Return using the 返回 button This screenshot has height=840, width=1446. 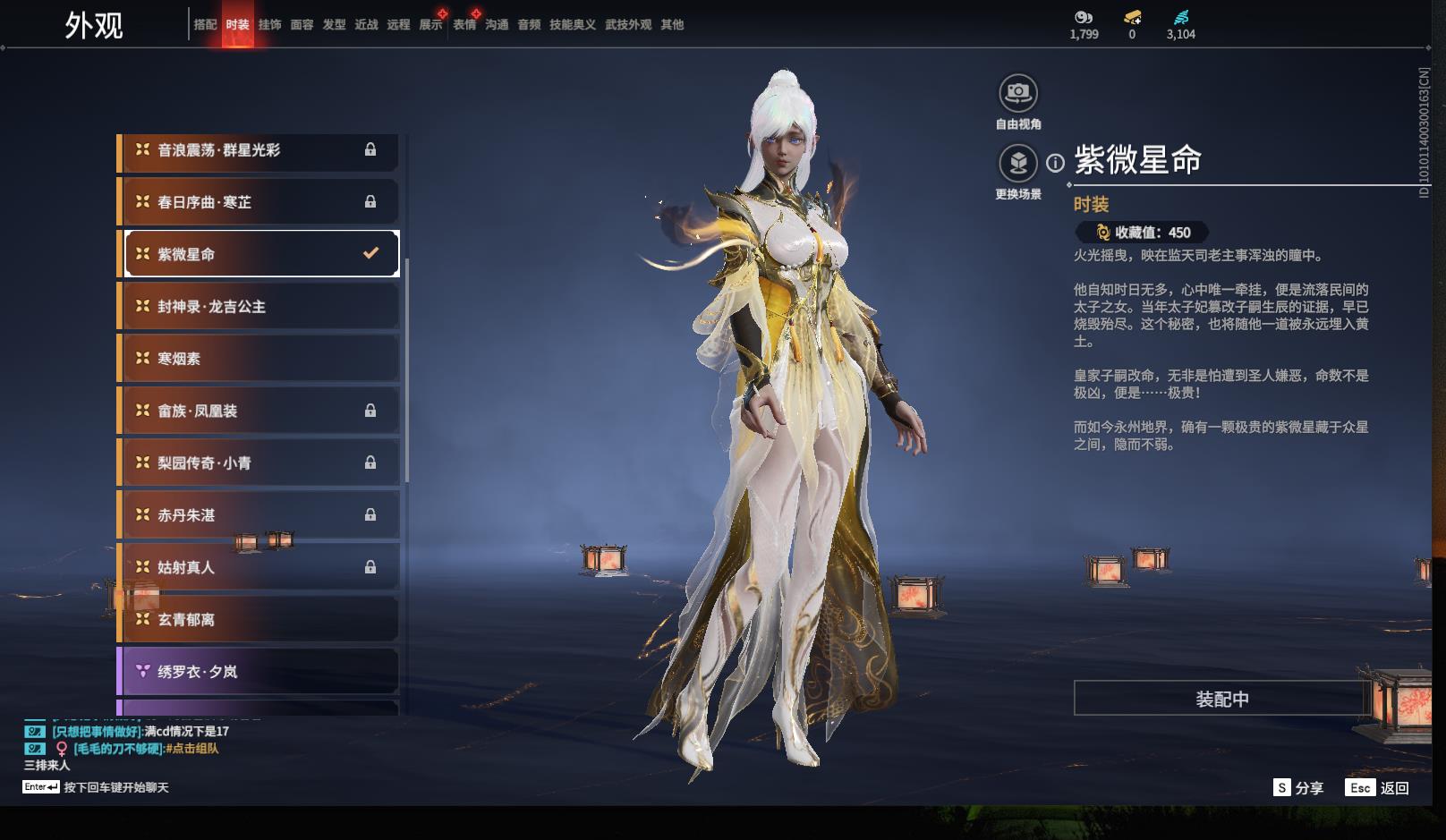[1380, 788]
